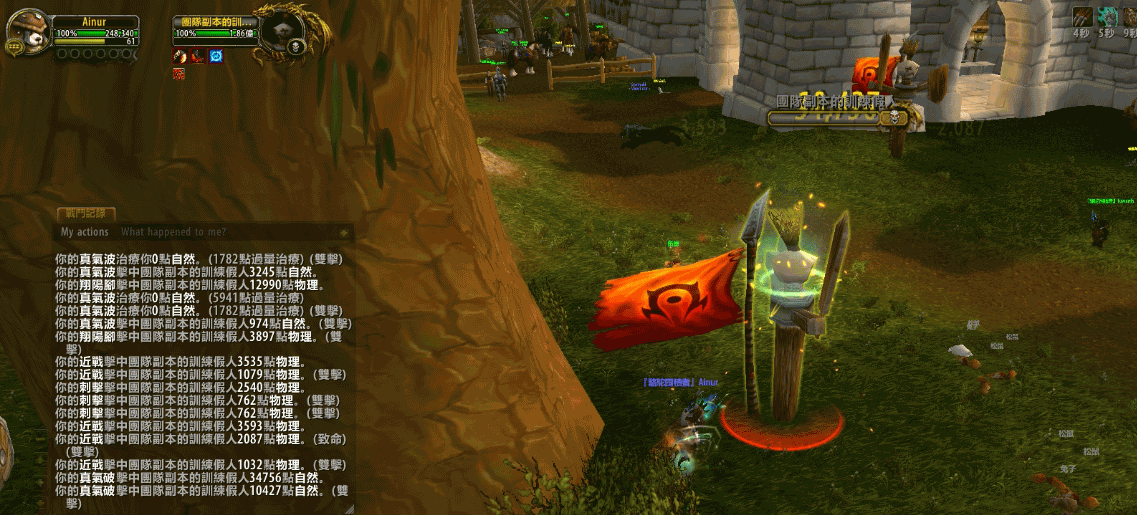Switch to the My actions filter
The image size is (1137, 515).
click(85, 232)
